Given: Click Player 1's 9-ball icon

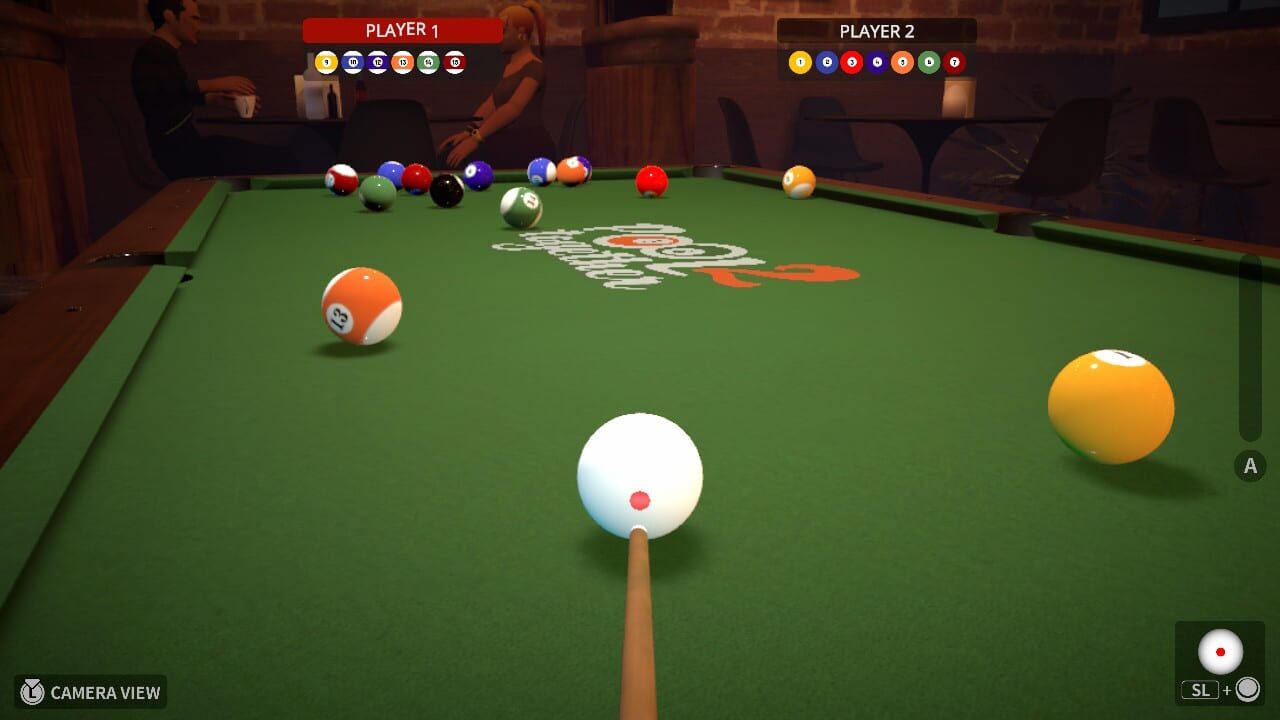Looking at the screenshot, I should (x=326, y=62).
